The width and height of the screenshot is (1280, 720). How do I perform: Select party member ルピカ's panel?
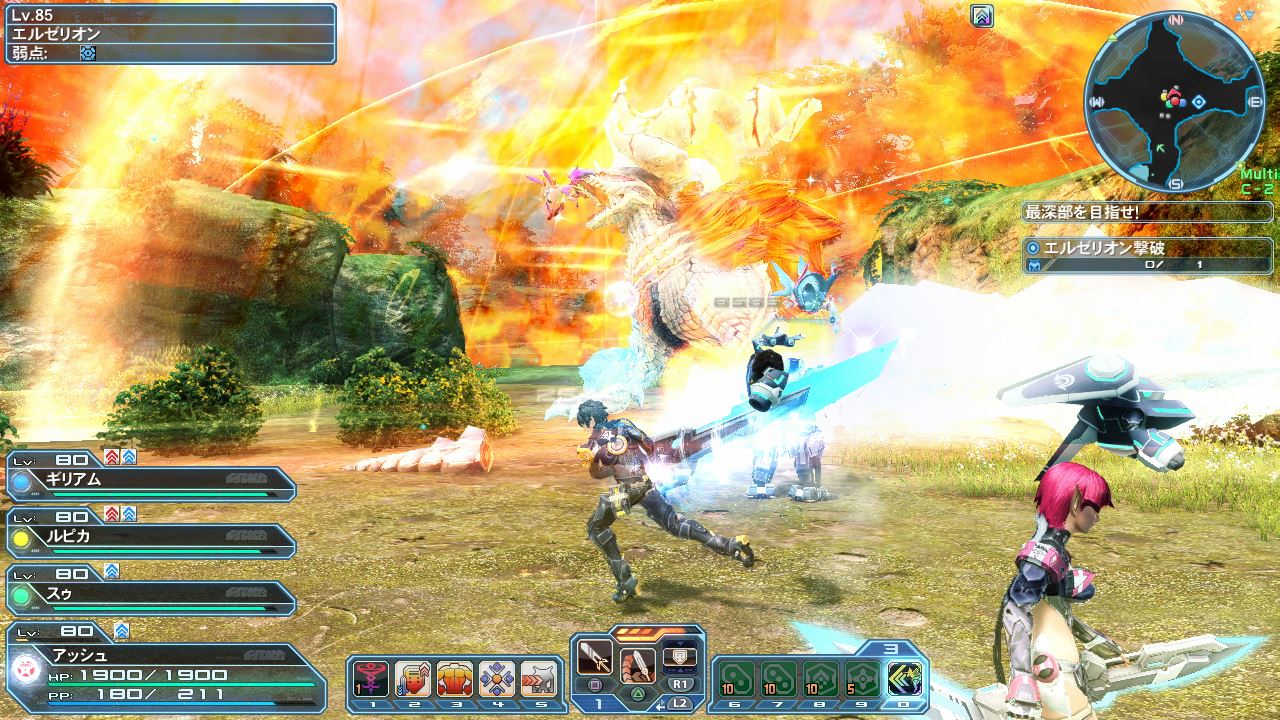coord(152,538)
